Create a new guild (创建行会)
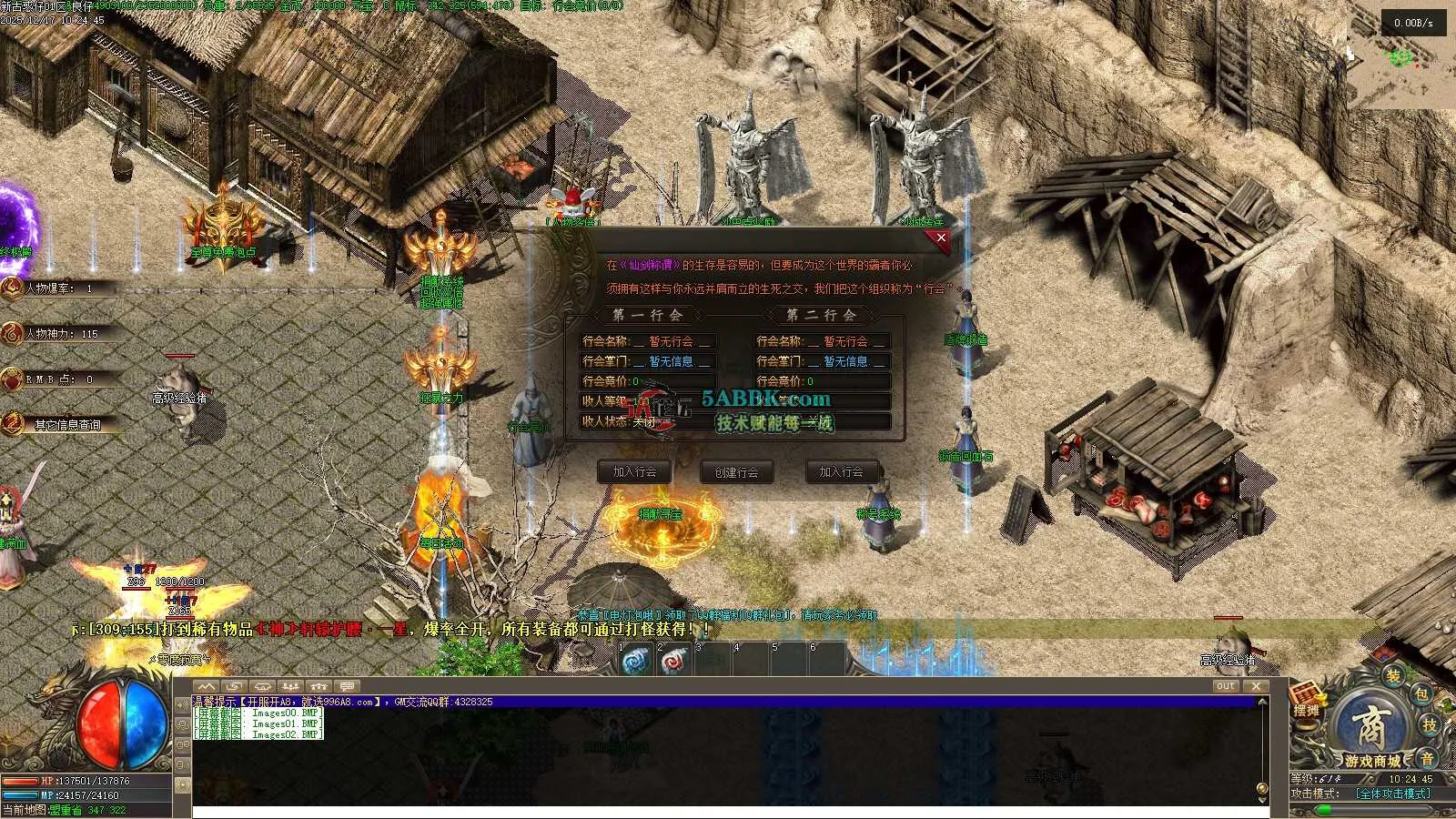Image resolution: width=1456 pixels, height=819 pixels. [x=736, y=472]
